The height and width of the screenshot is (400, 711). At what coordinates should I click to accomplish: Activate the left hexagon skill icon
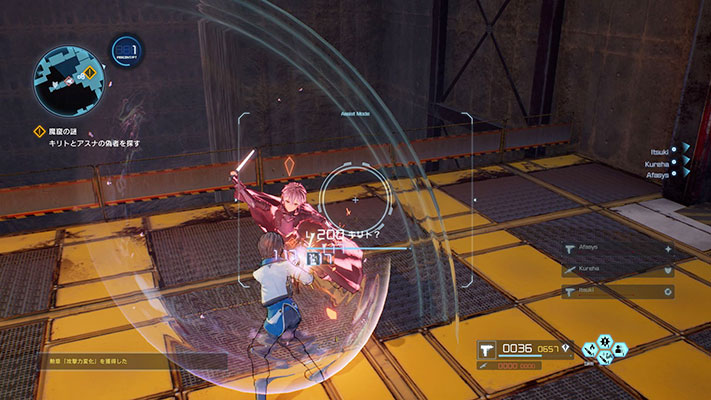(589, 350)
